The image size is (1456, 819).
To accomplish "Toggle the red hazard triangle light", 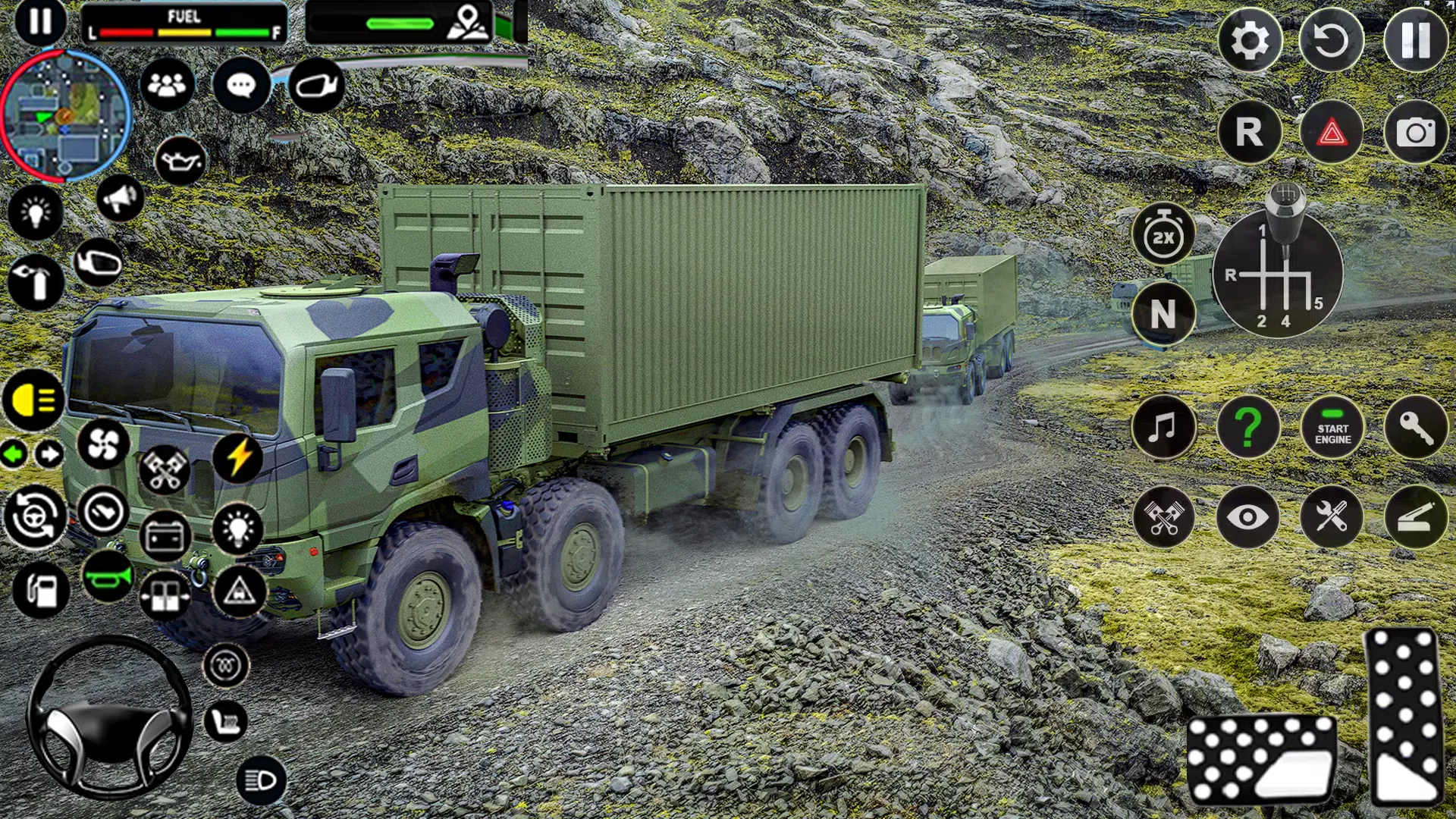I will (x=1331, y=133).
